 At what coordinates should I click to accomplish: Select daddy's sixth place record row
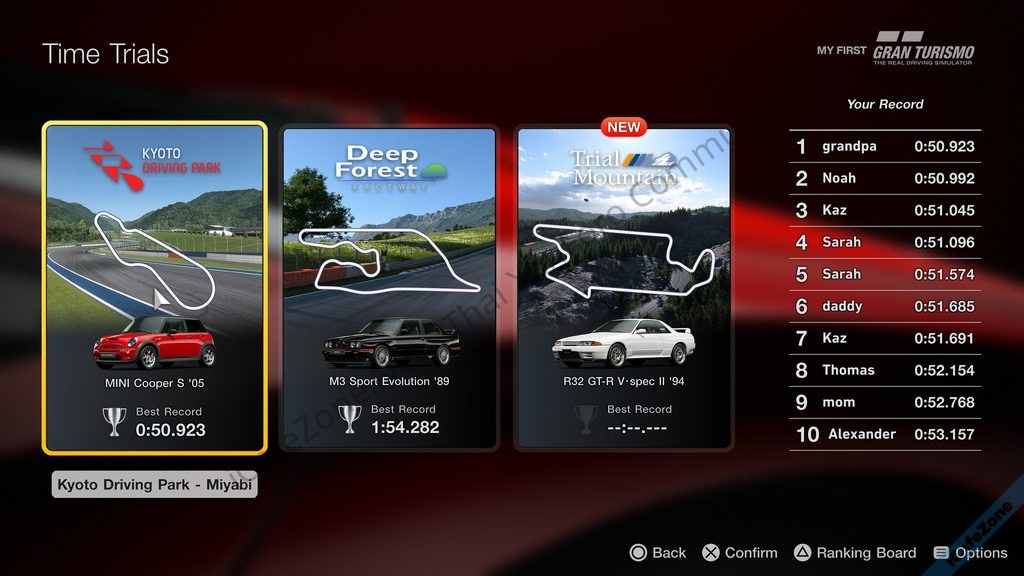[x=885, y=307]
